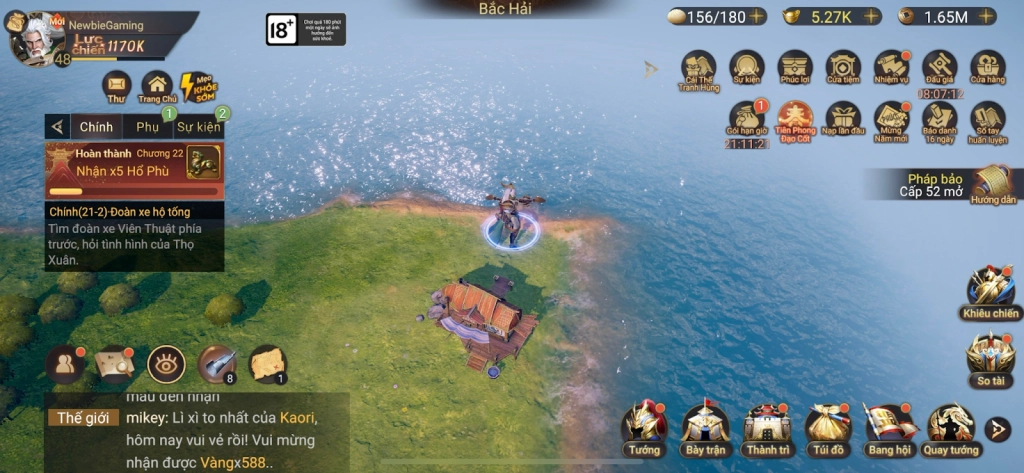Viewport: 1024px width, 473px height.
Task: Switch to the Sự kiện quest tab
Action: pos(198,127)
